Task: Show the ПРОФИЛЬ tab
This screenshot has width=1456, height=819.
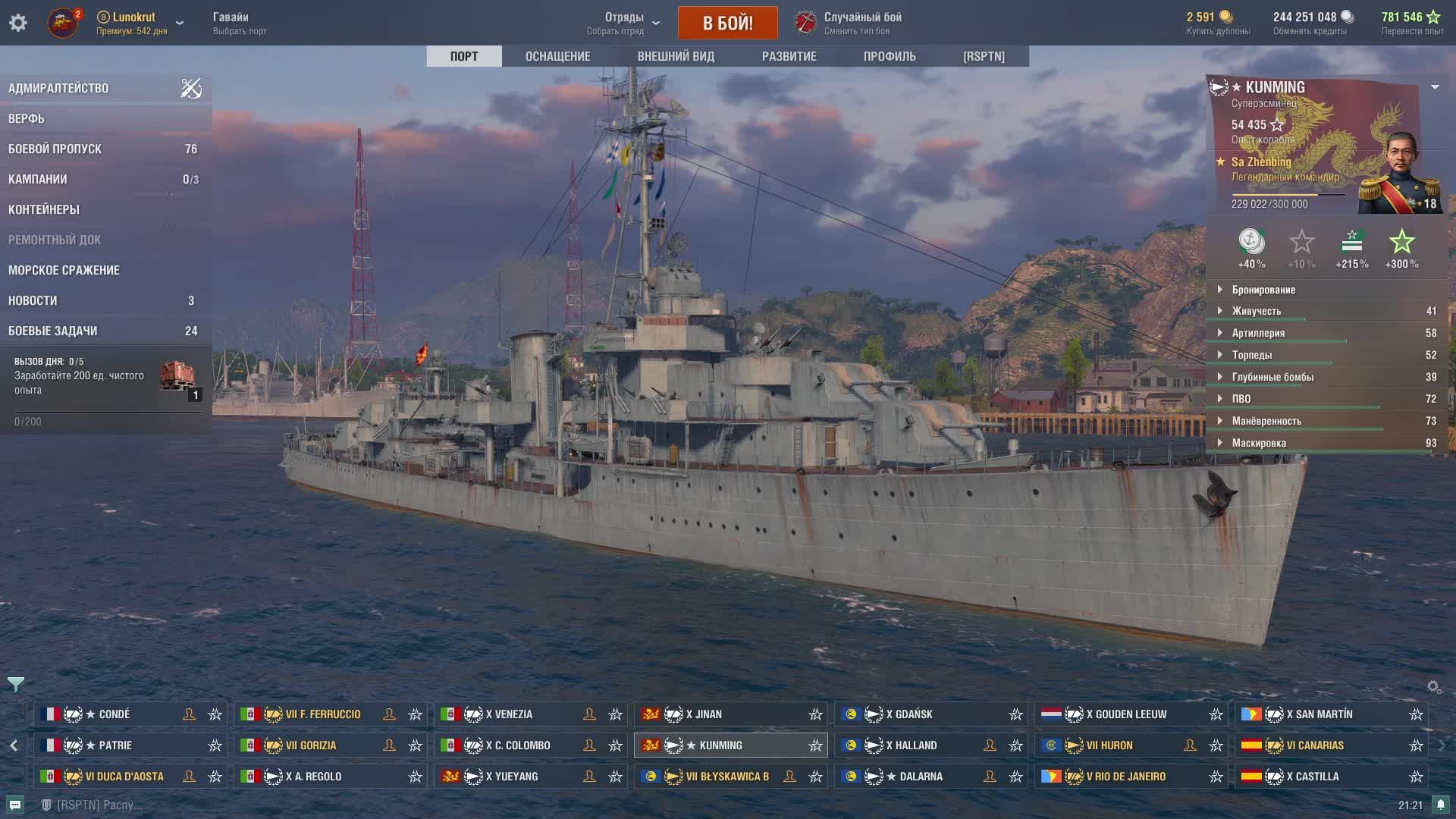Action: pyautogui.click(x=890, y=56)
